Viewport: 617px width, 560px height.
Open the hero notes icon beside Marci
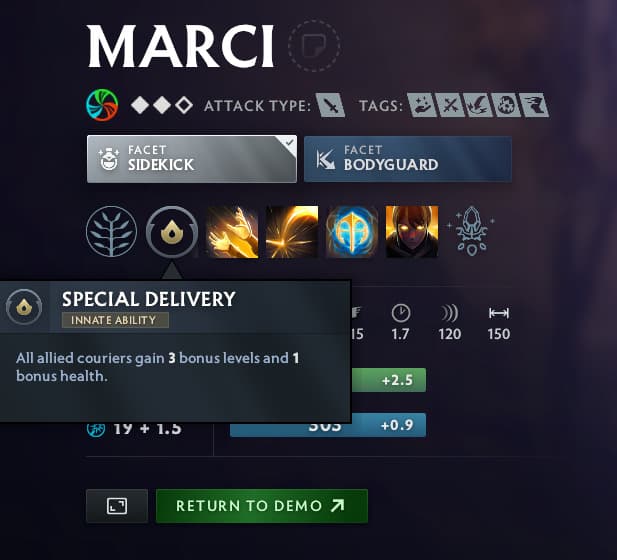pyautogui.click(x=314, y=46)
